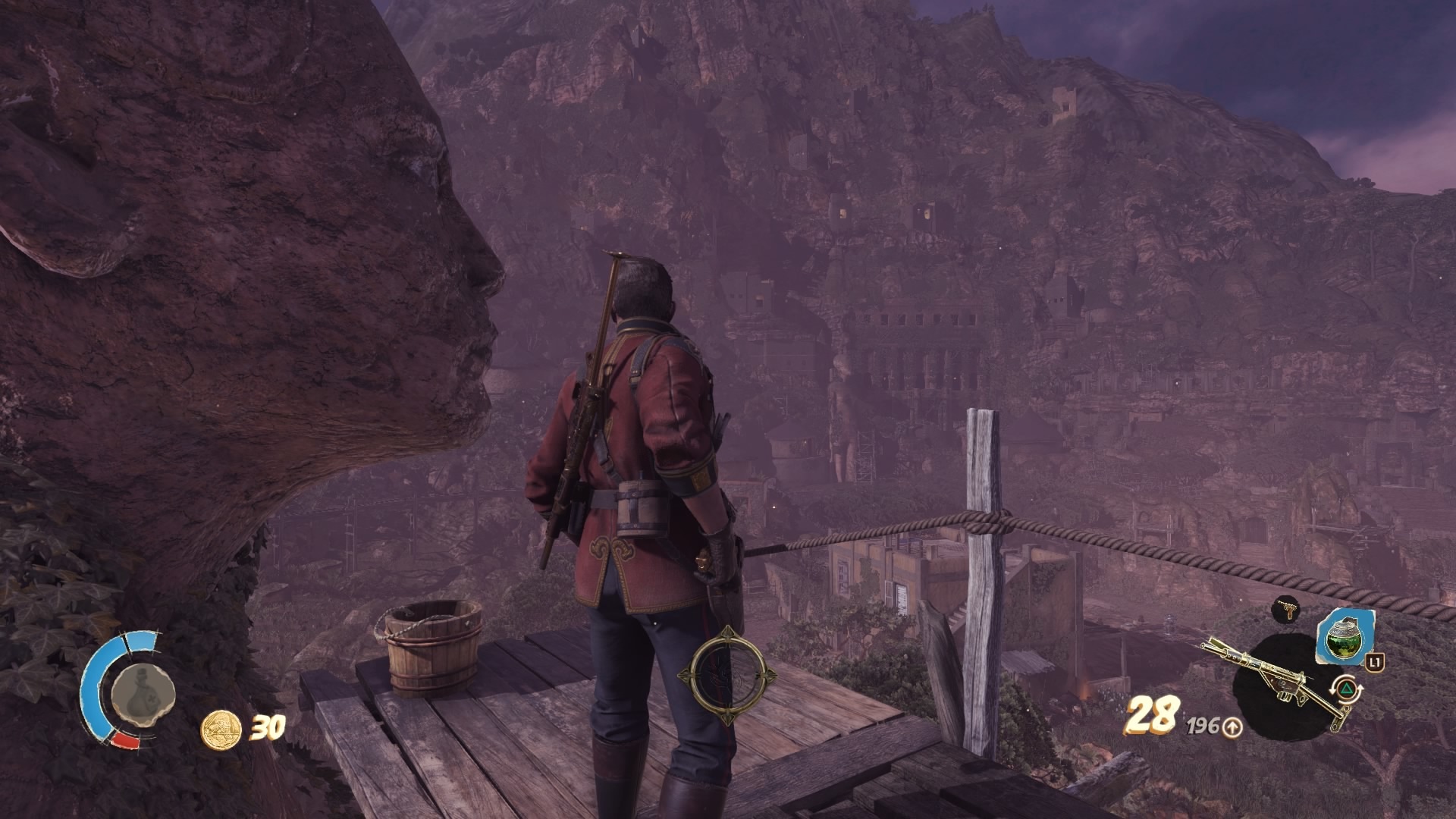The image size is (1456, 819).
Task: Click the gold coin currency icon
Action: (221, 730)
